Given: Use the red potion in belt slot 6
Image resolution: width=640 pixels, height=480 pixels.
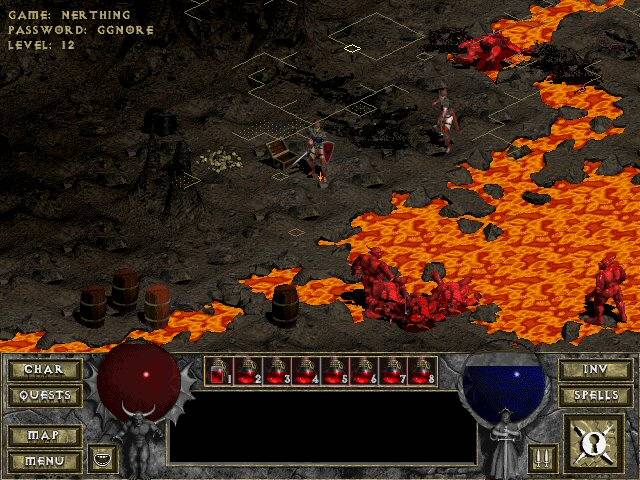Looking at the screenshot, I should pyautogui.click(x=365, y=372).
